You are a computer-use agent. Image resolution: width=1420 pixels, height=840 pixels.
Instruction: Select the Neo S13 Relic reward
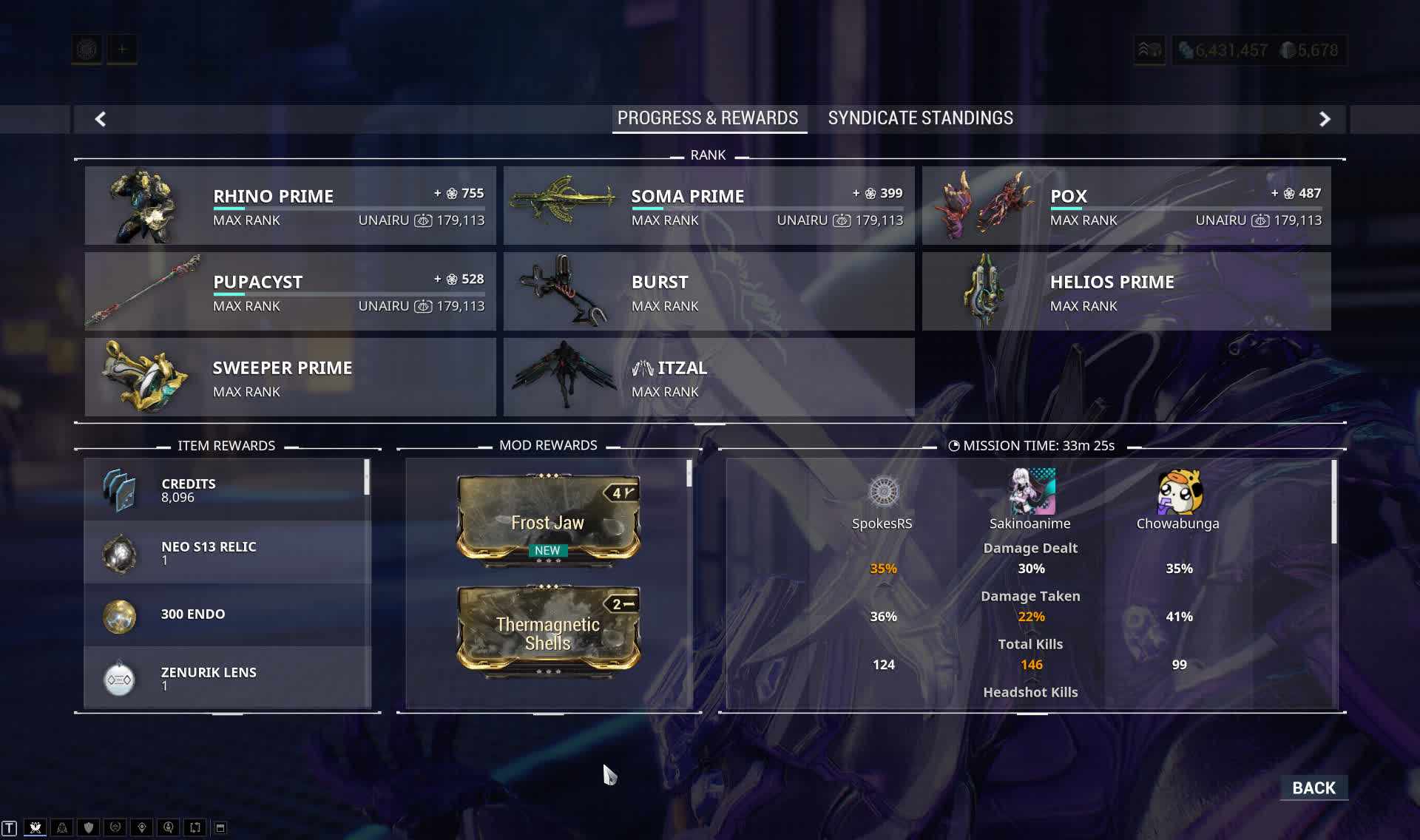click(x=227, y=553)
